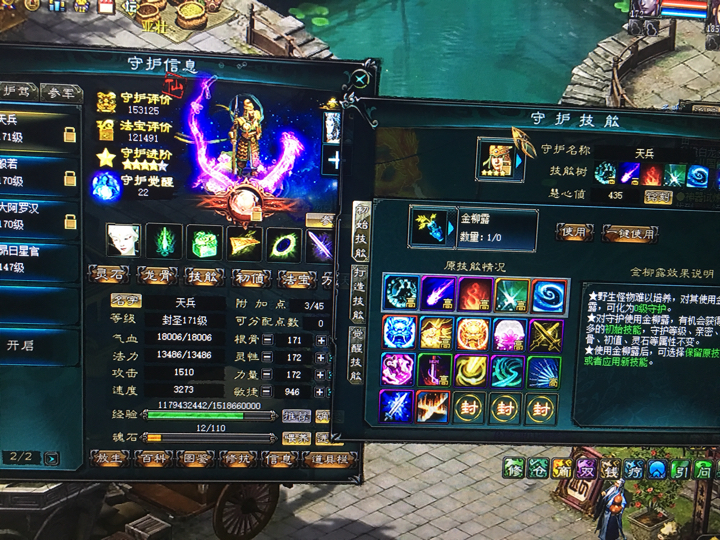This screenshot has height=540, width=720.
Task: Close the 守护信息 guardian info window
Action: click(x=362, y=78)
